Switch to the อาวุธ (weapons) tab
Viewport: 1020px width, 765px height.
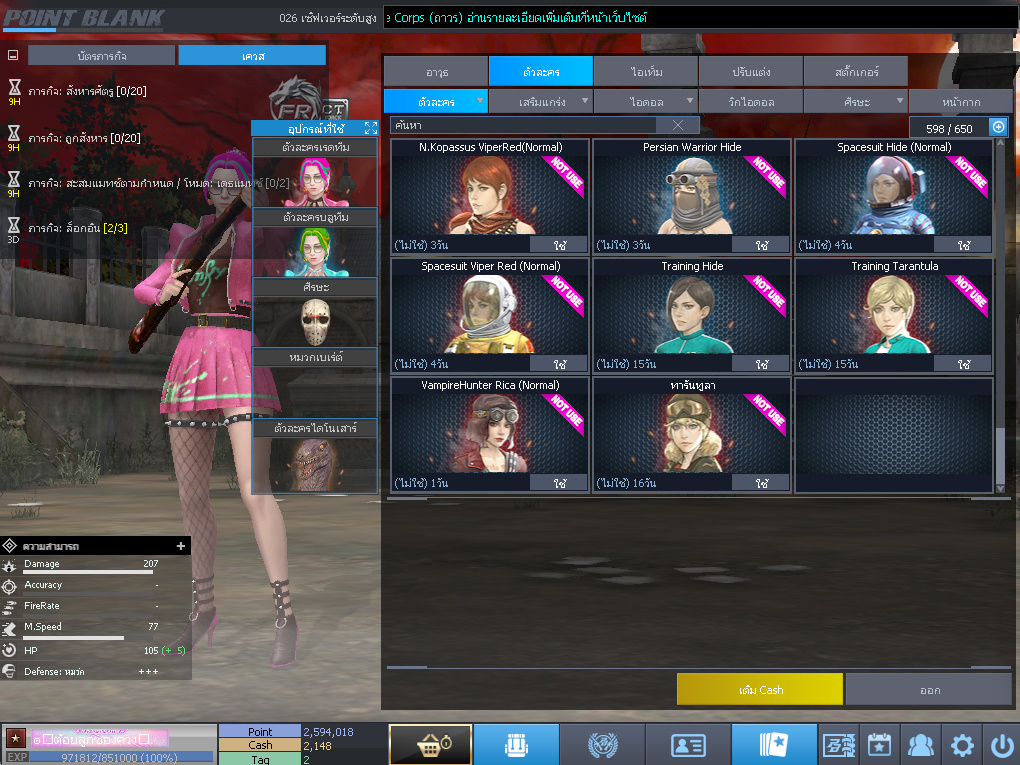tap(435, 72)
